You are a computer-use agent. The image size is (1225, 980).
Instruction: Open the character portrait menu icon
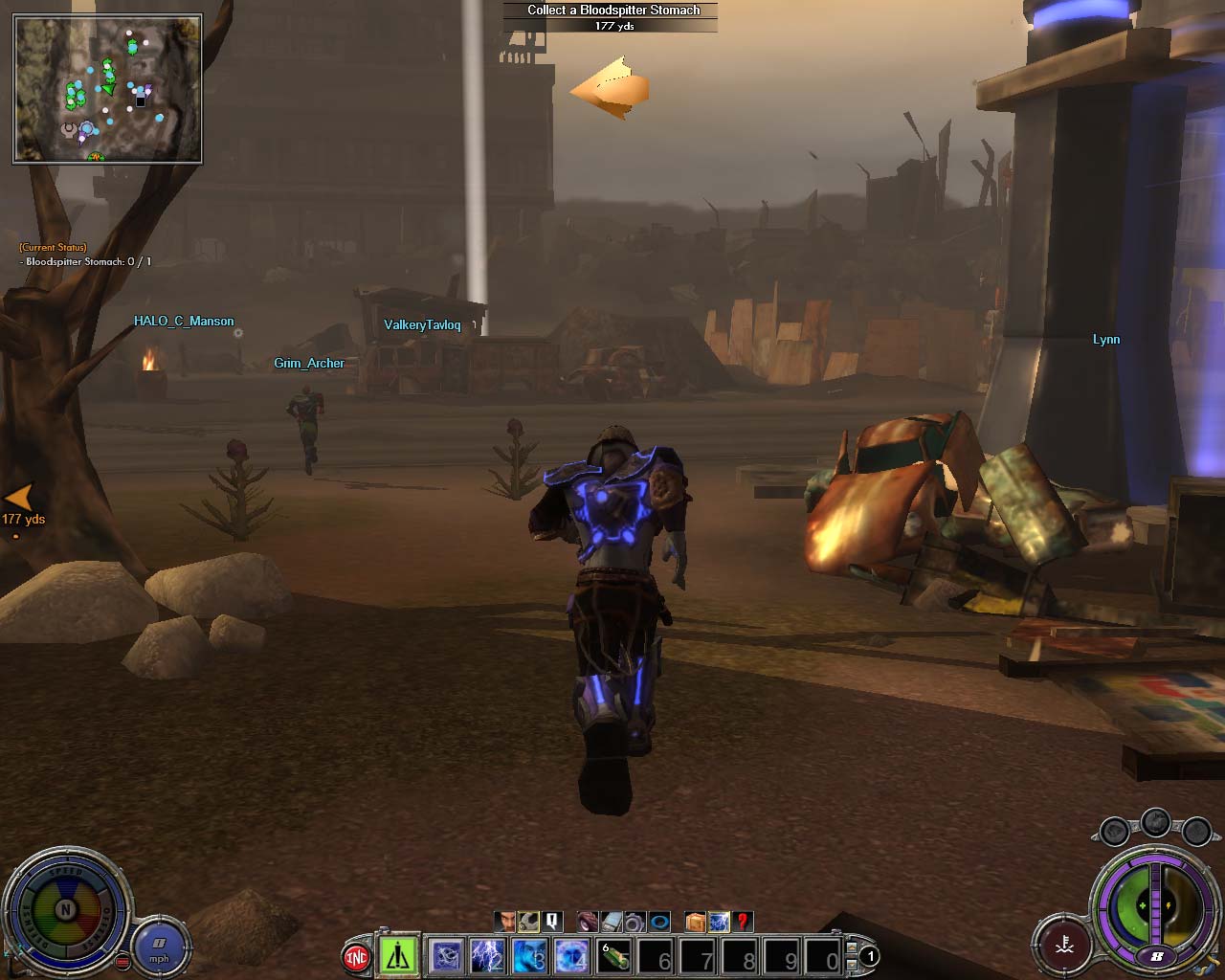click(504, 922)
